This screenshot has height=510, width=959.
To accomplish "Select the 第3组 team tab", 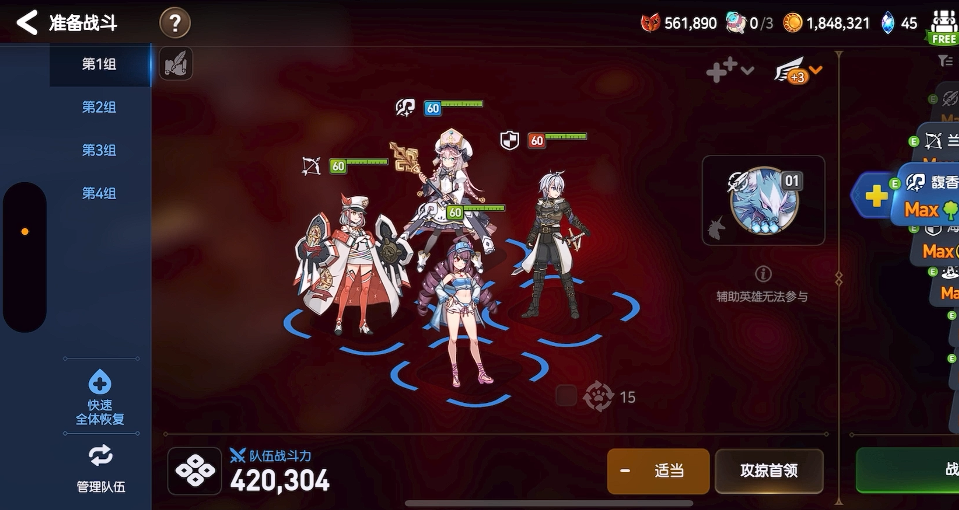I will 99,150.
